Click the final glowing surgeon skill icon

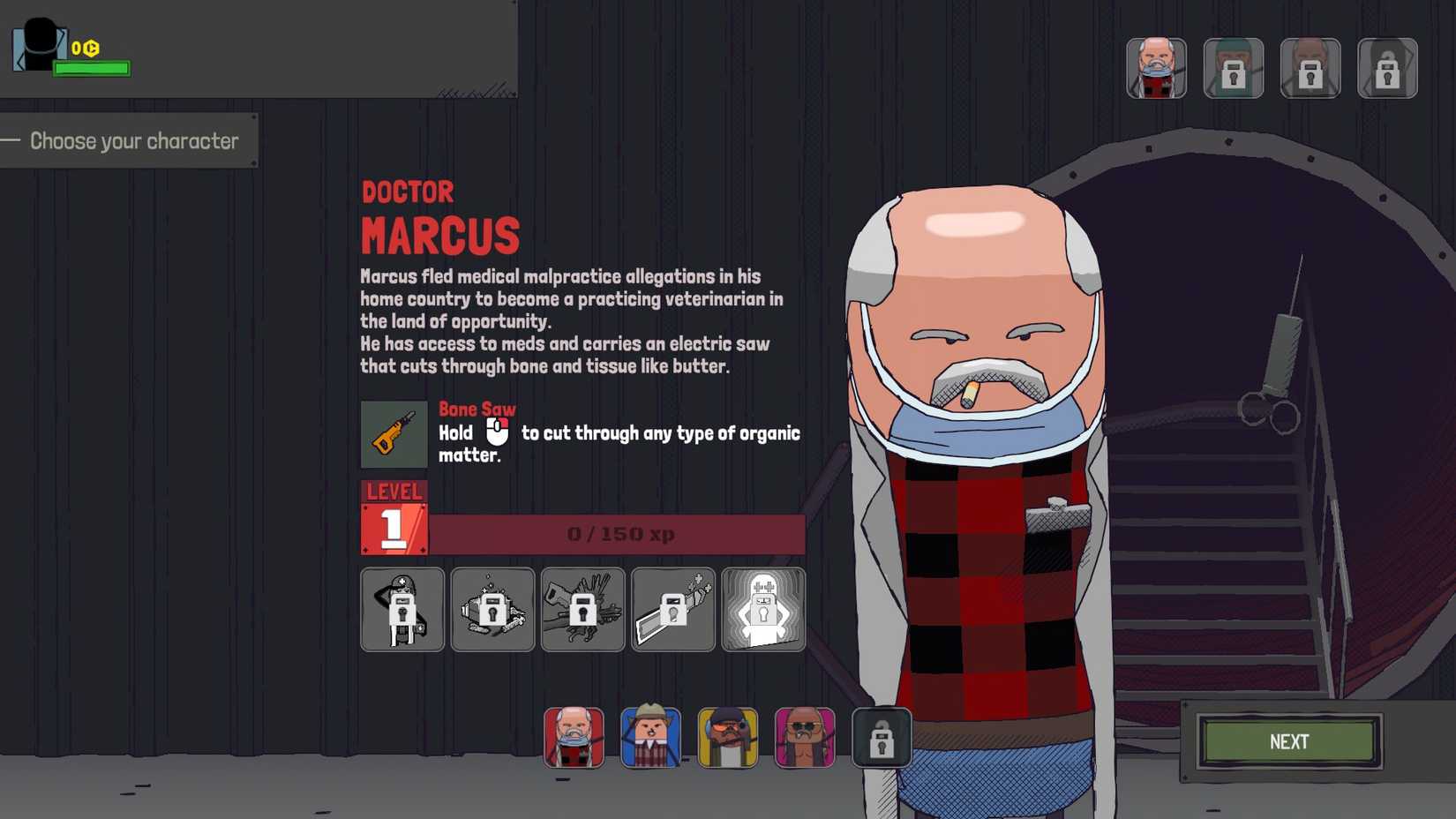coord(762,609)
